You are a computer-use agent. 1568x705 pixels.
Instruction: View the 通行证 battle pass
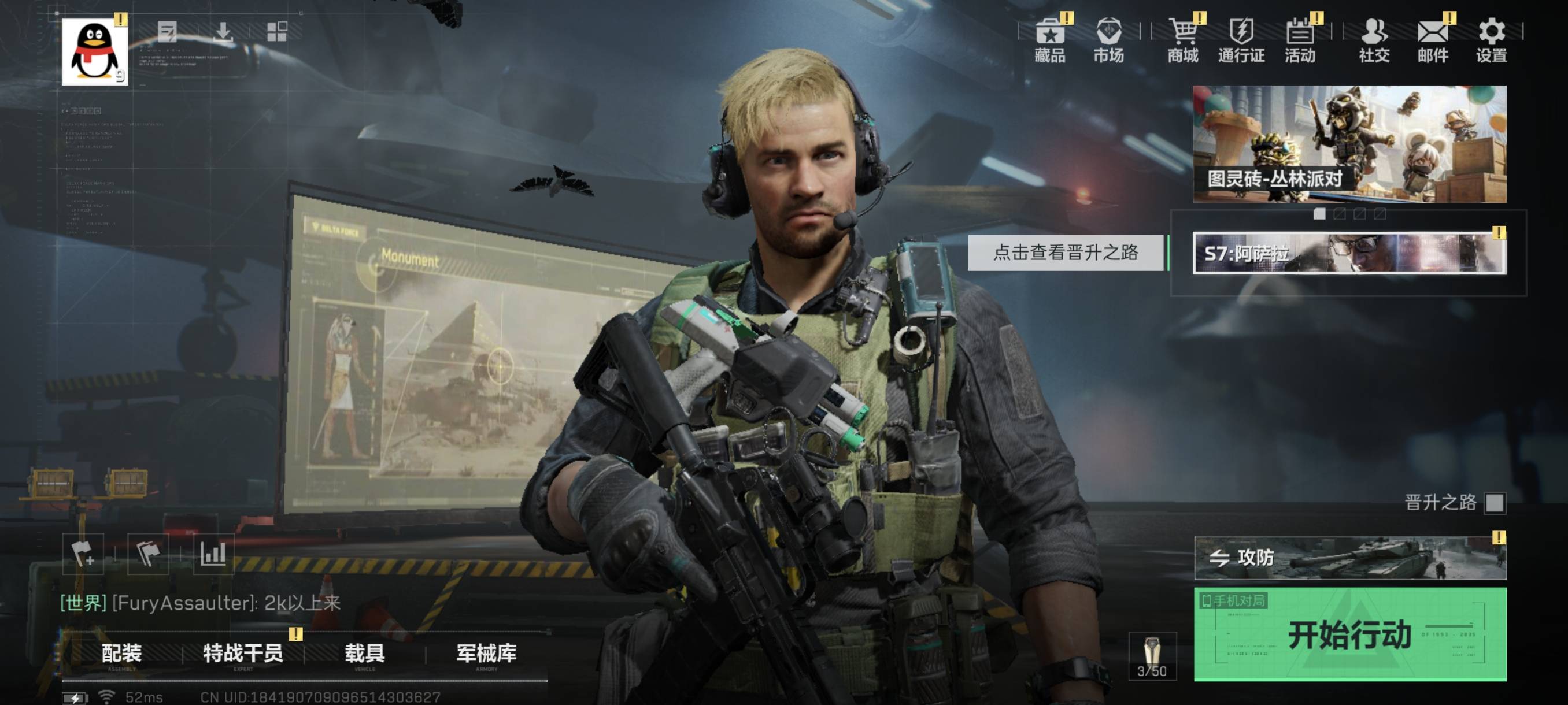click(x=1241, y=40)
